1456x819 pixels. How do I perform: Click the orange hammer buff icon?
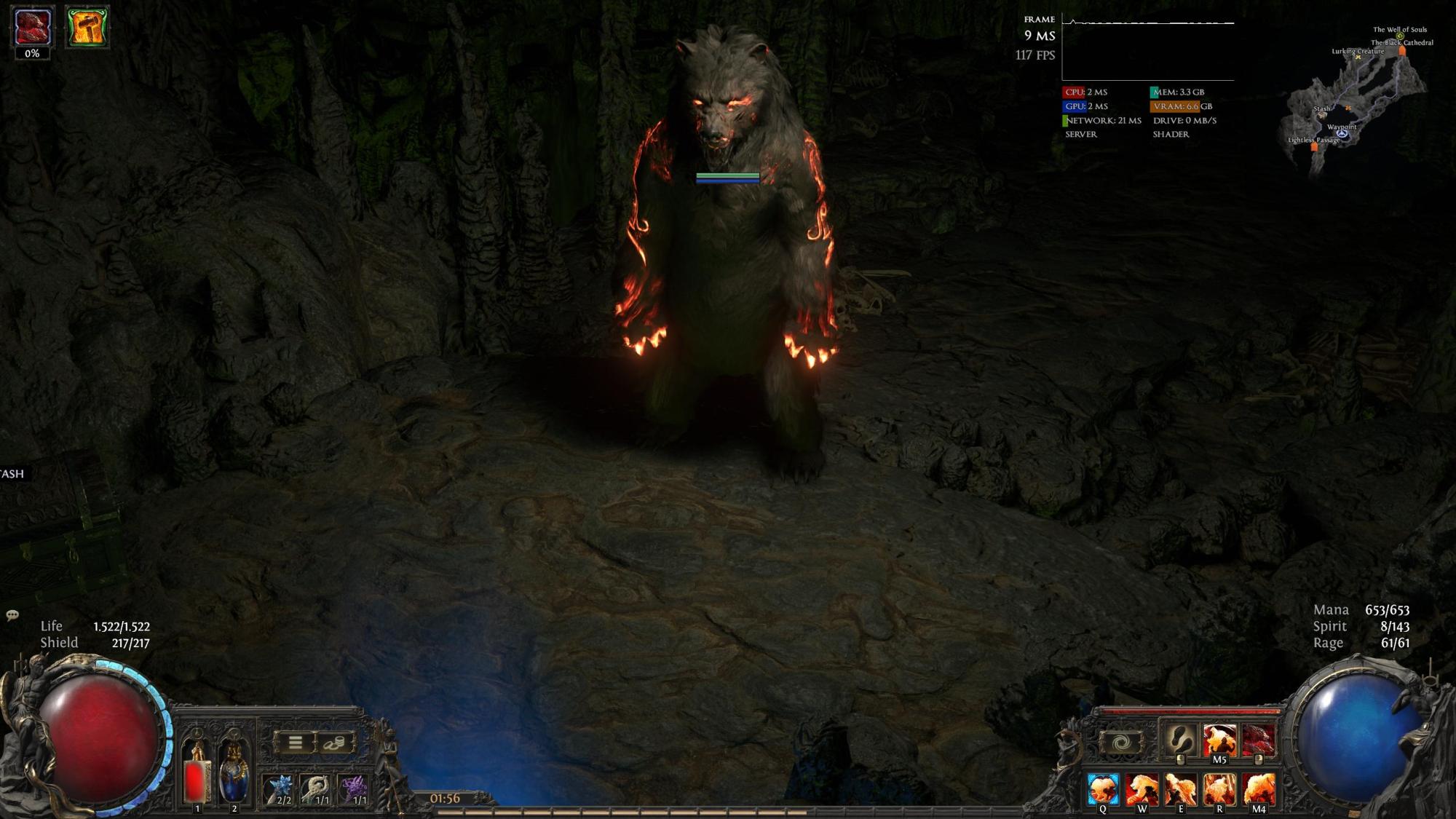[87, 28]
